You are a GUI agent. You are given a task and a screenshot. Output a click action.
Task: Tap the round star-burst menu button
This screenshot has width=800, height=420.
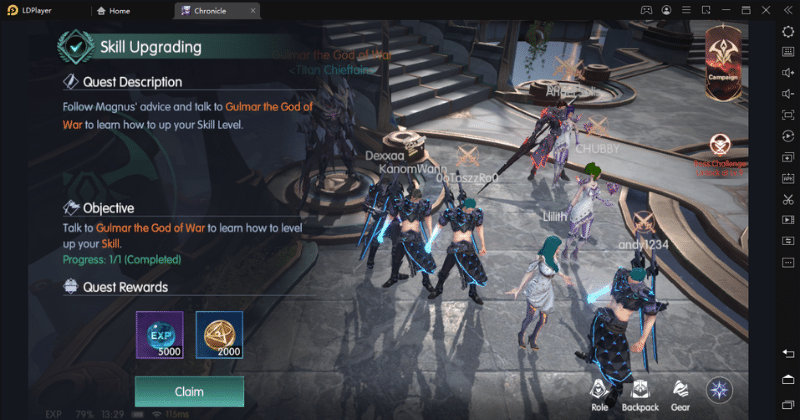[720, 390]
